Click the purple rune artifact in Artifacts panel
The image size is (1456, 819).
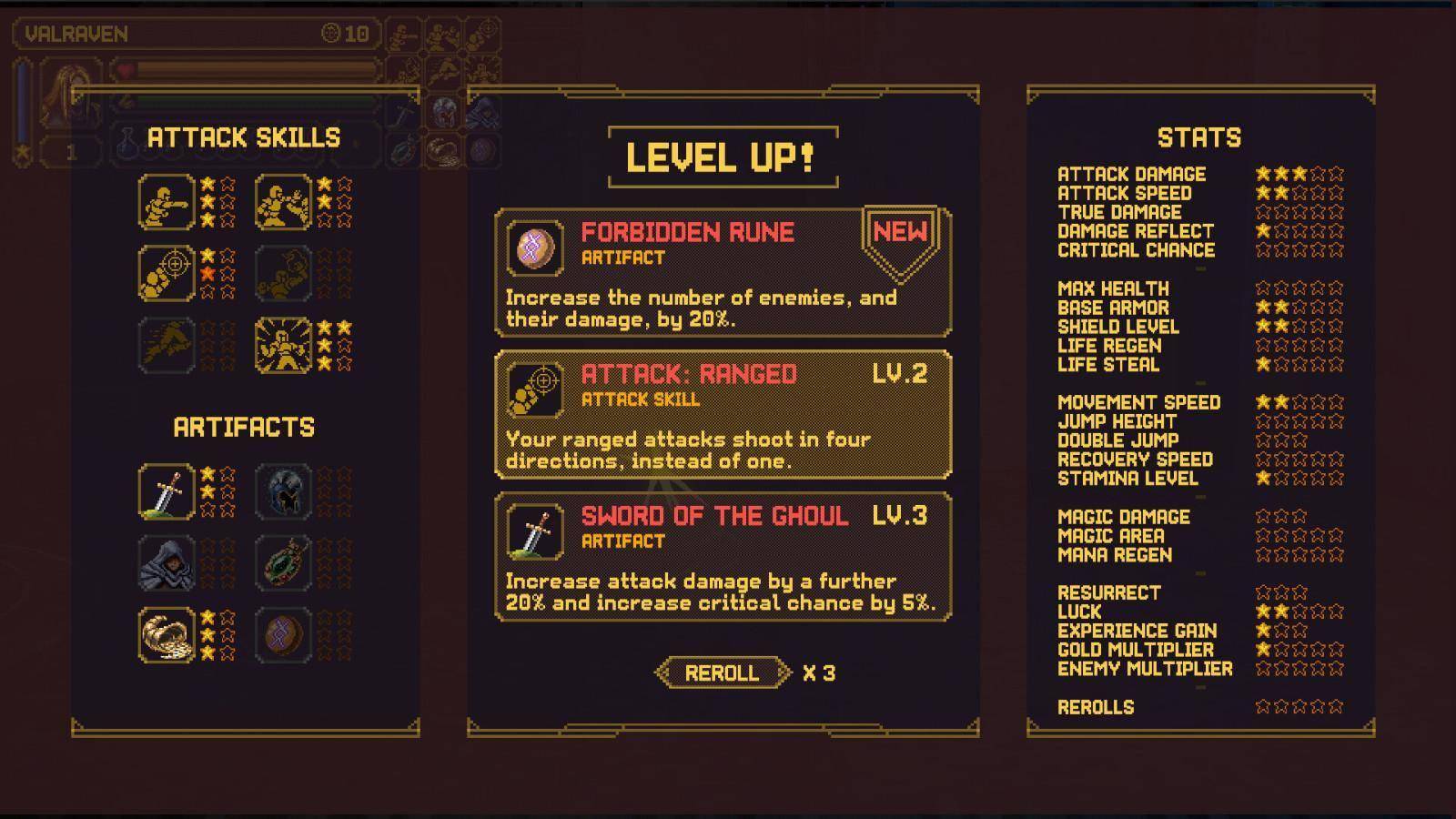[283, 634]
